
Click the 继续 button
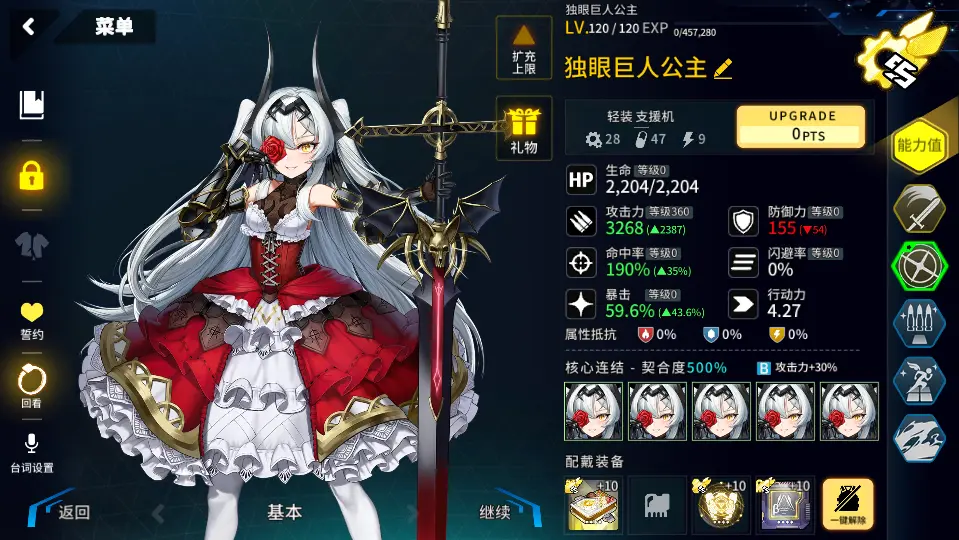pos(495,513)
